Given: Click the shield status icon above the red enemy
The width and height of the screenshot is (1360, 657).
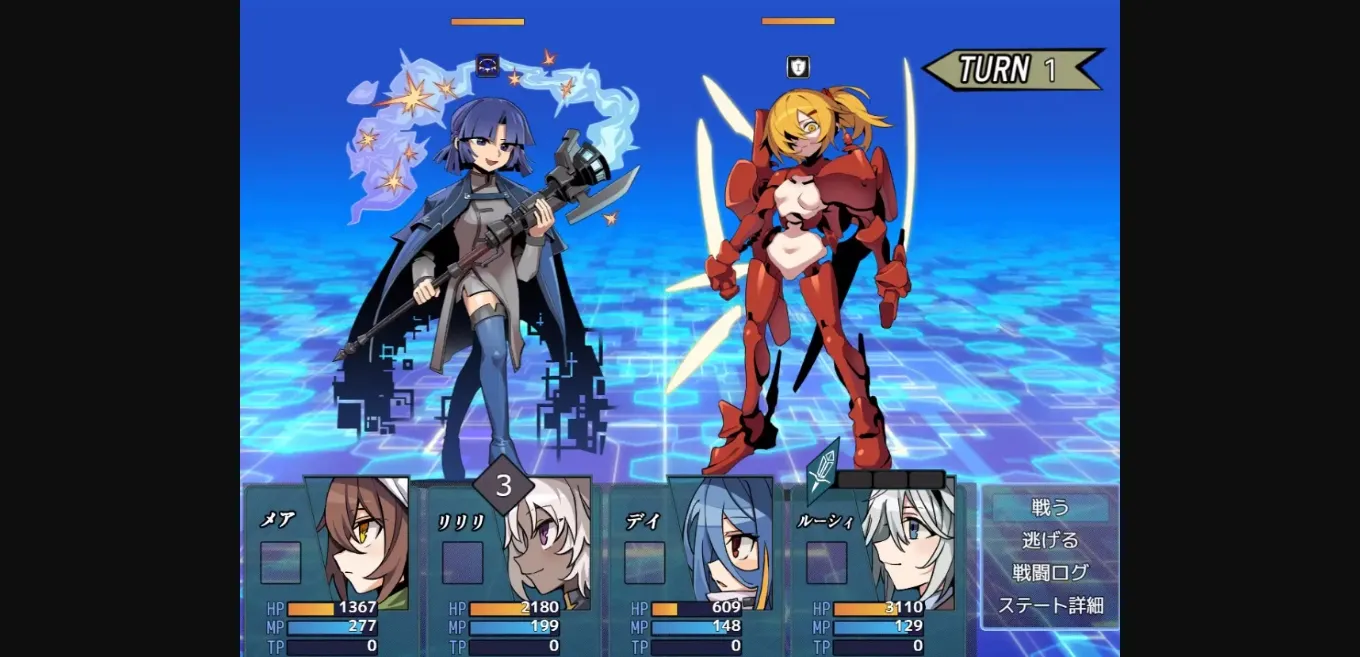Looking at the screenshot, I should (x=797, y=67).
